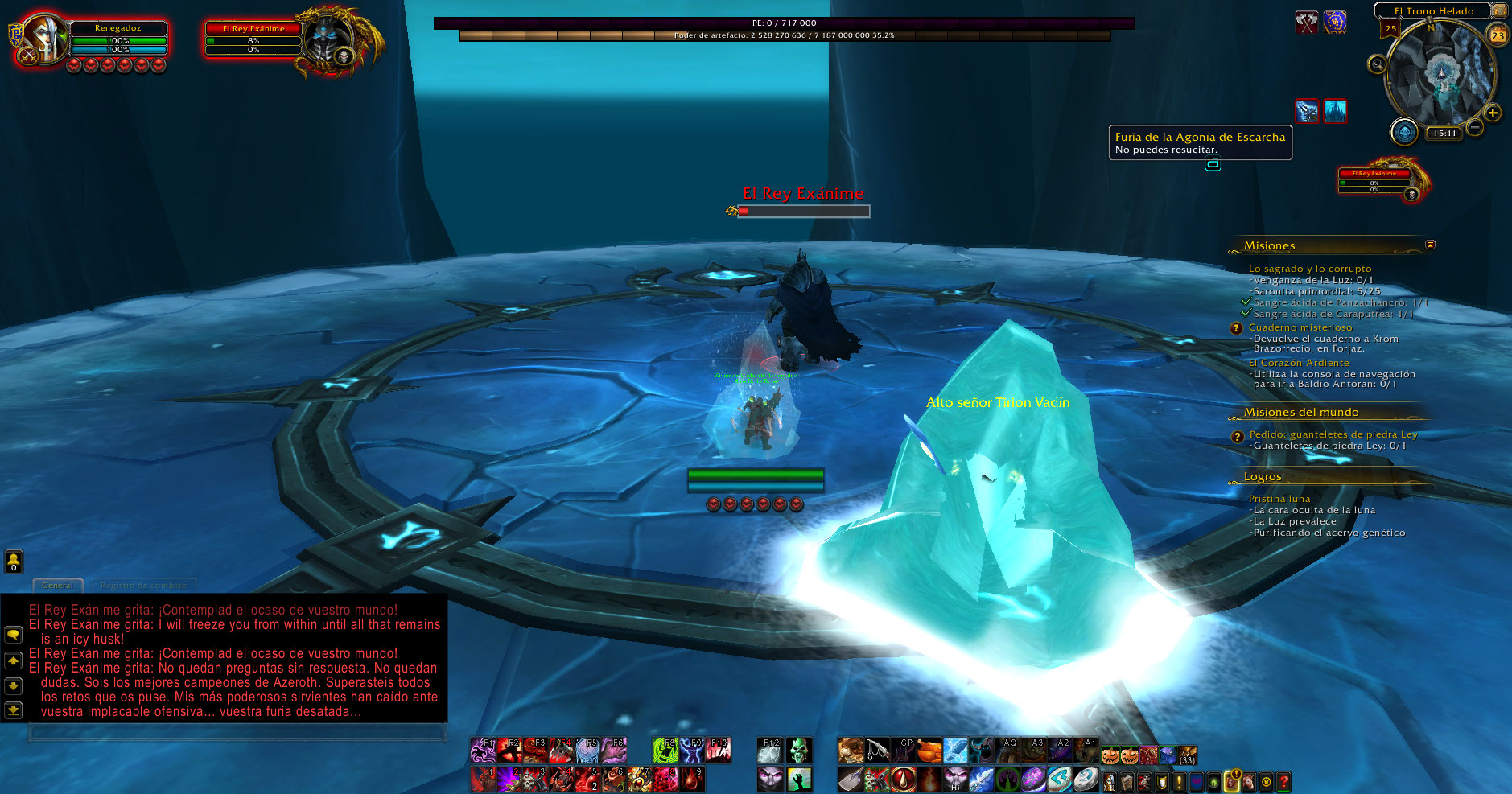Use the F8 green rune ability

pos(665,750)
